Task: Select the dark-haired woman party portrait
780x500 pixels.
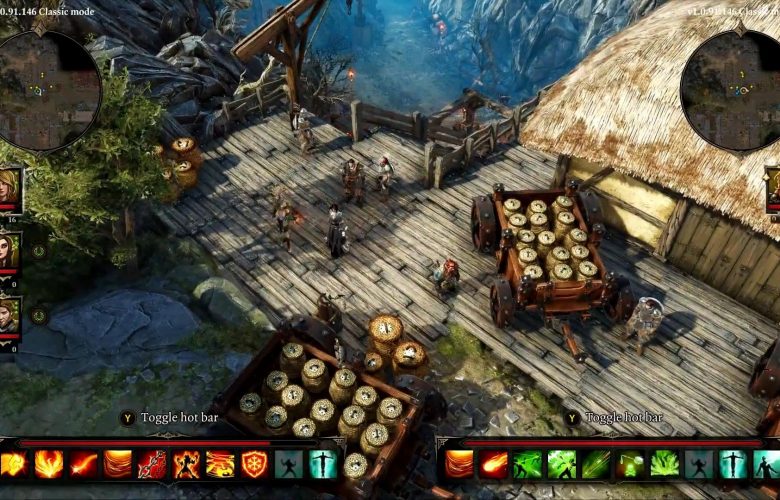Action: tap(9, 250)
